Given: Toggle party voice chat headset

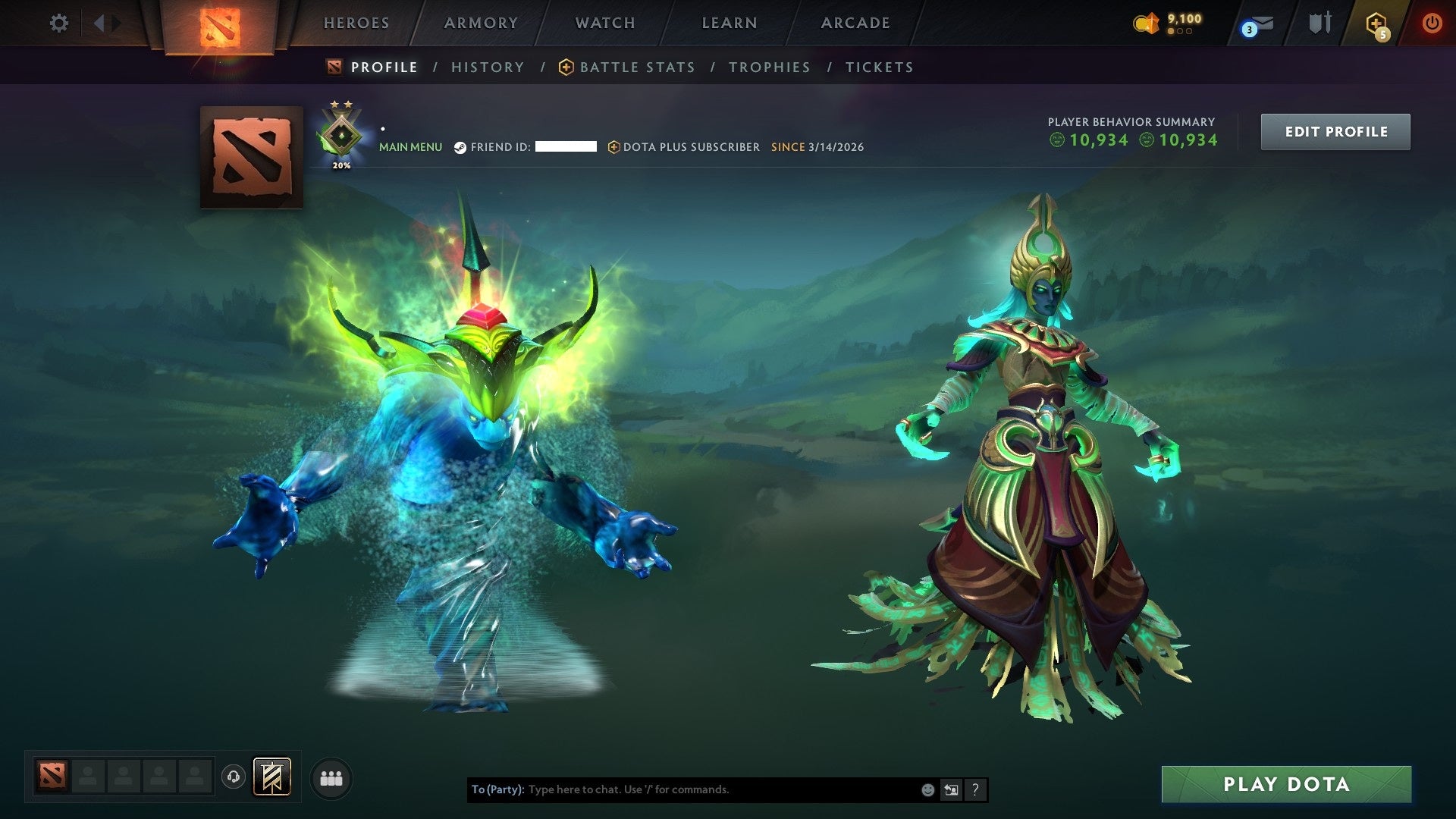Looking at the screenshot, I should 233,777.
